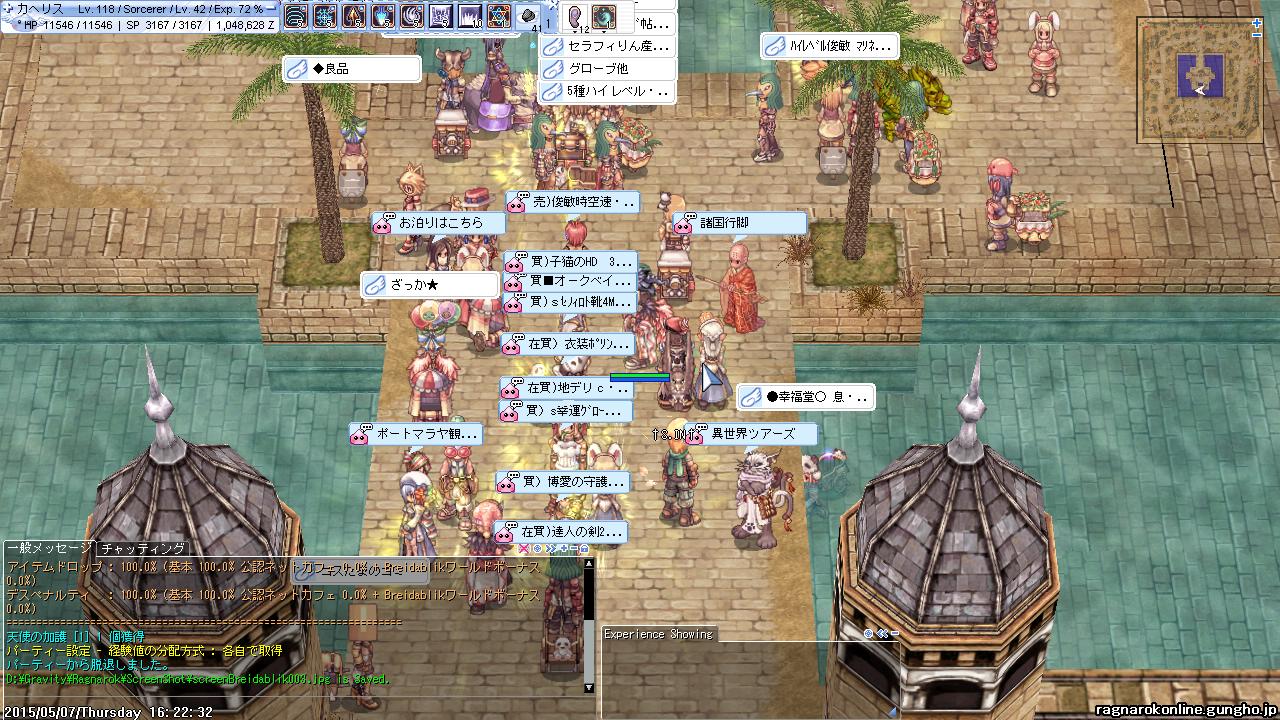Image resolution: width=1280 pixels, height=720 pixels.
Task: Expand the chat window with the plus icon
Action: click(564, 548)
